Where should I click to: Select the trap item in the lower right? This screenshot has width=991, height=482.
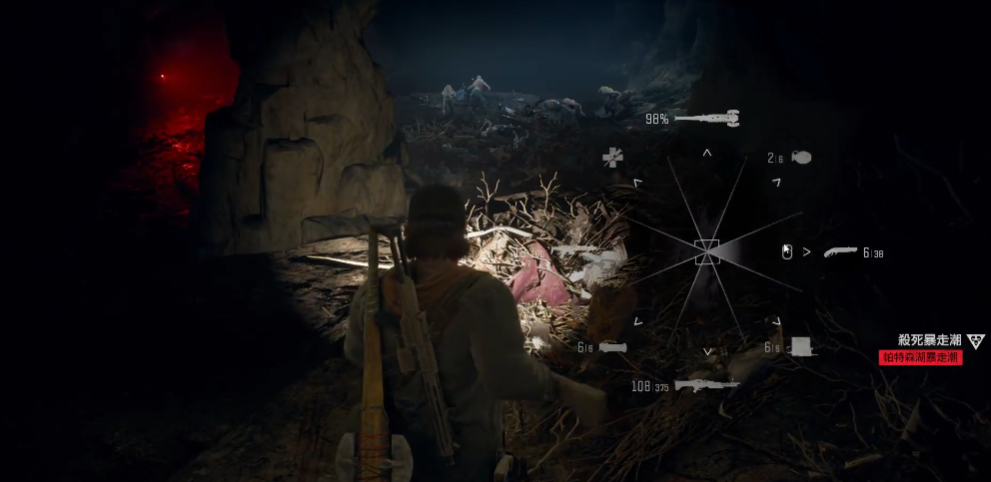tap(800, 347)
